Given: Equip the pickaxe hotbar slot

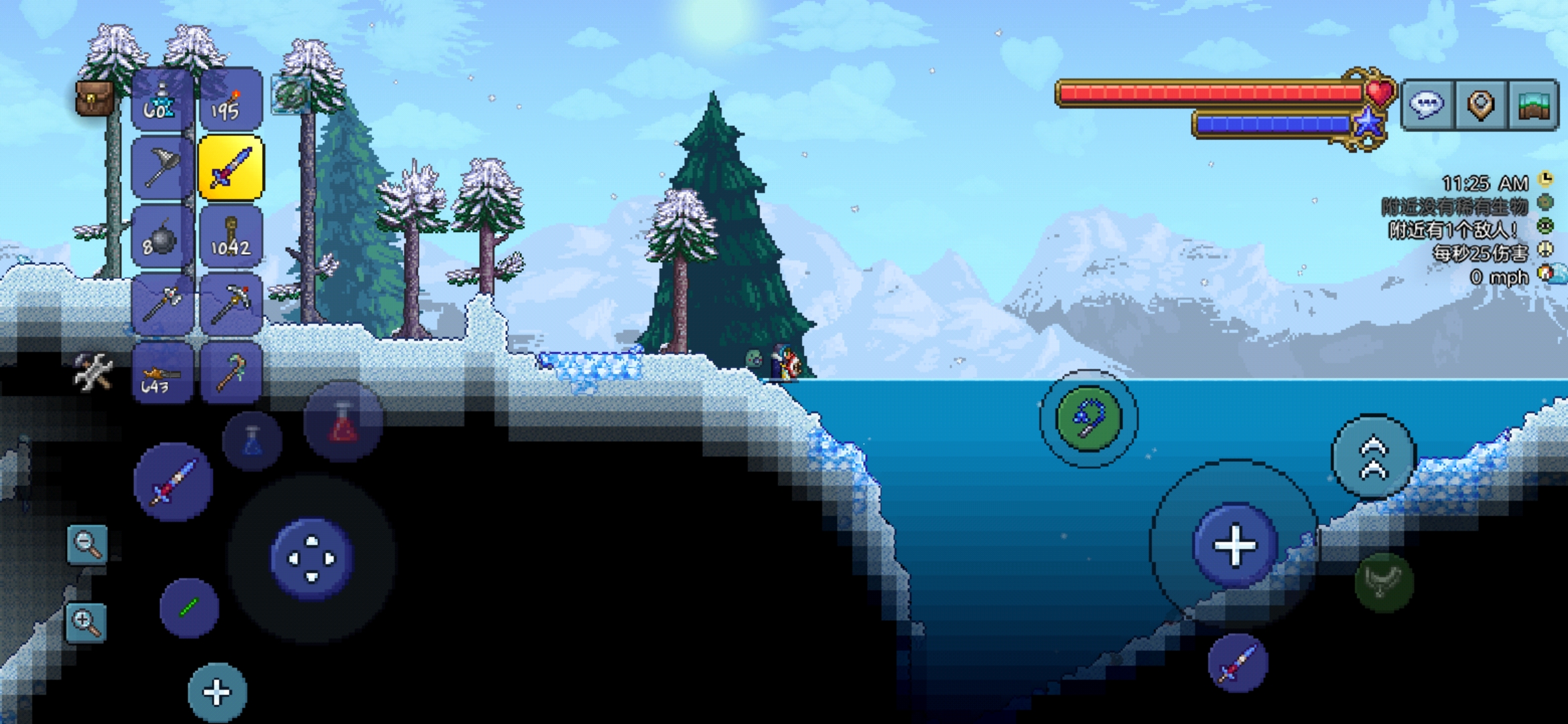Looking at the screenshot, I should pos(231,304).
